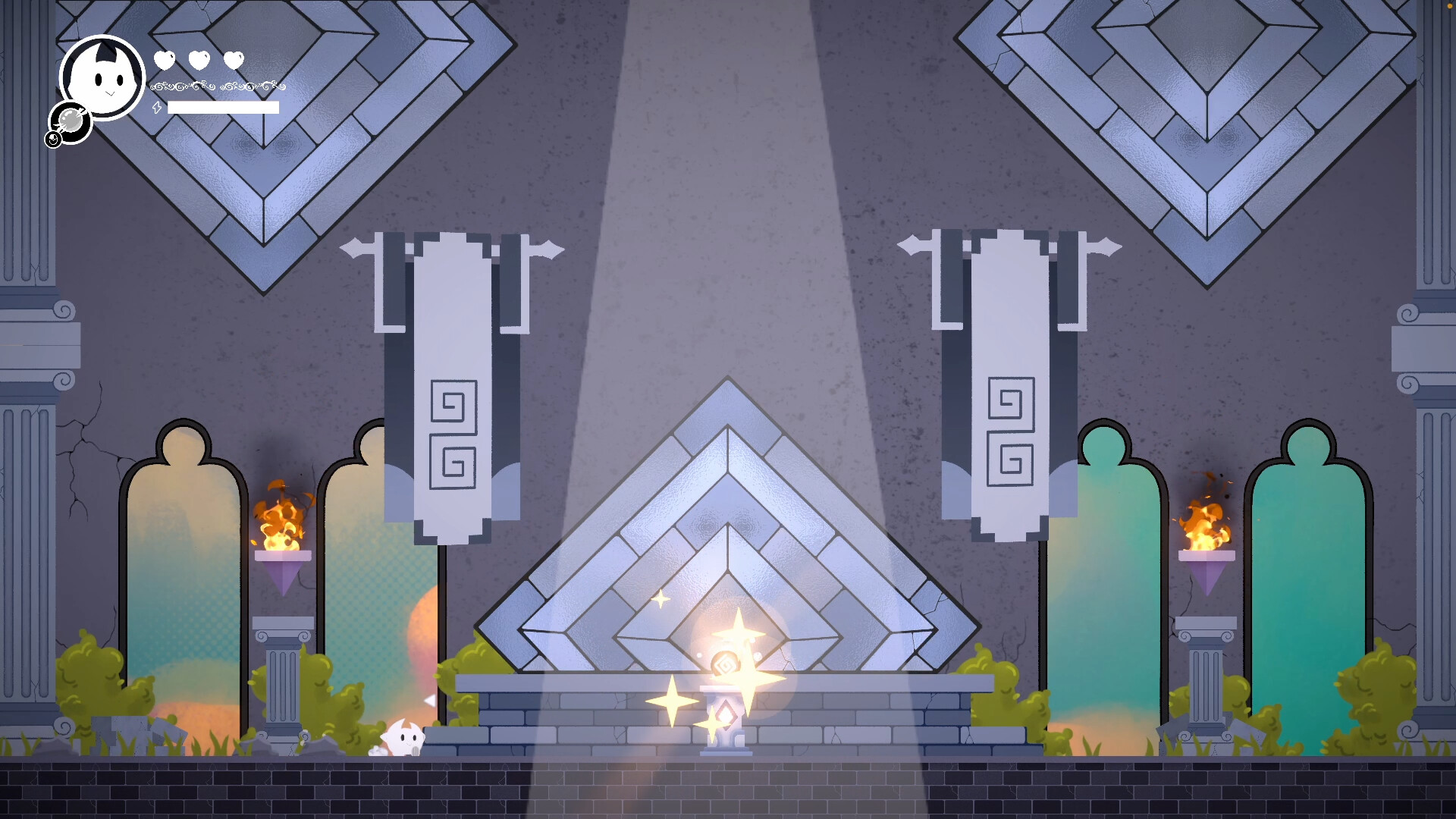
Task: Click the white energy meter bar
Action: point(224,108)
